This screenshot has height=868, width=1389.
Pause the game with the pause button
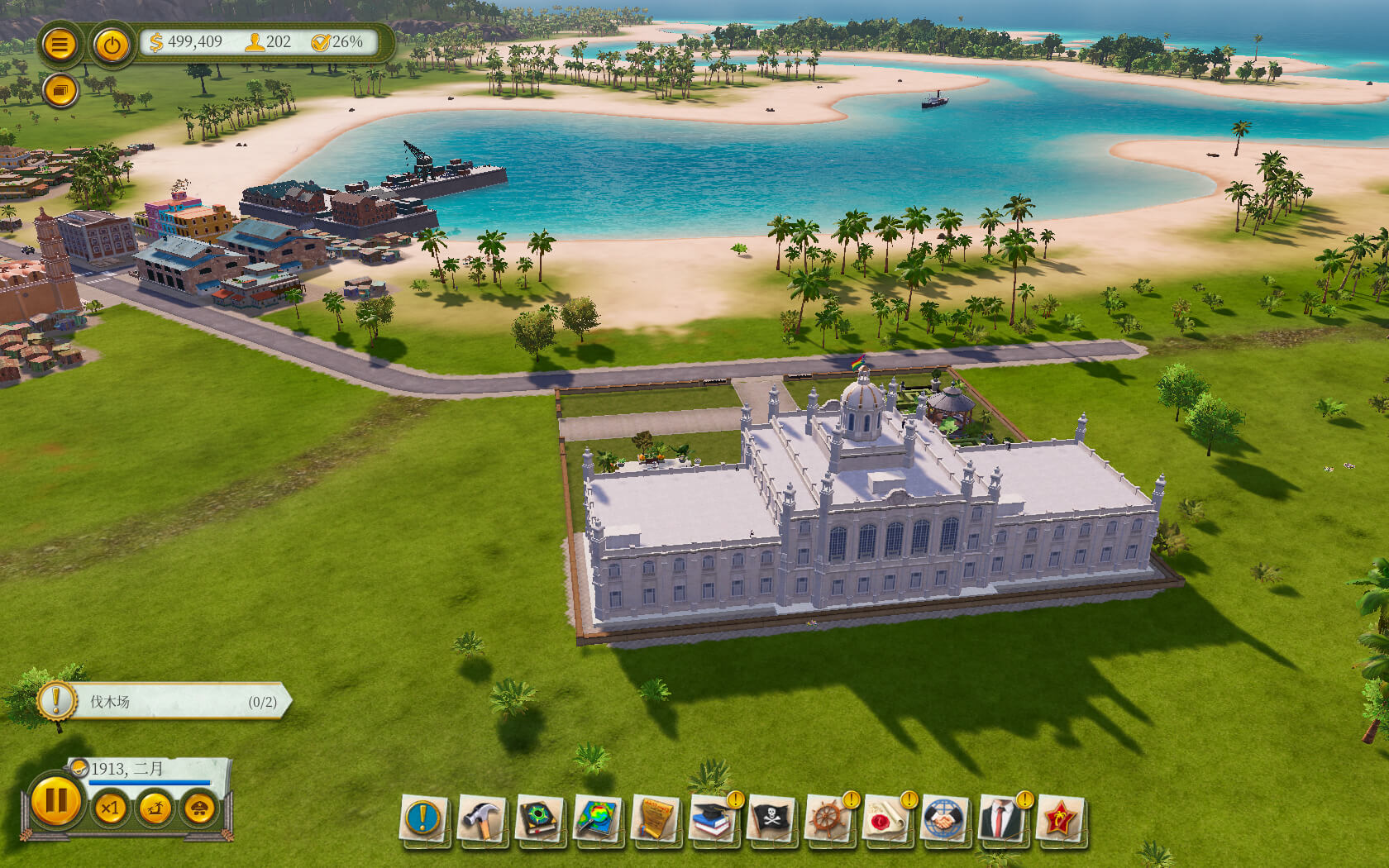[56, 801]
